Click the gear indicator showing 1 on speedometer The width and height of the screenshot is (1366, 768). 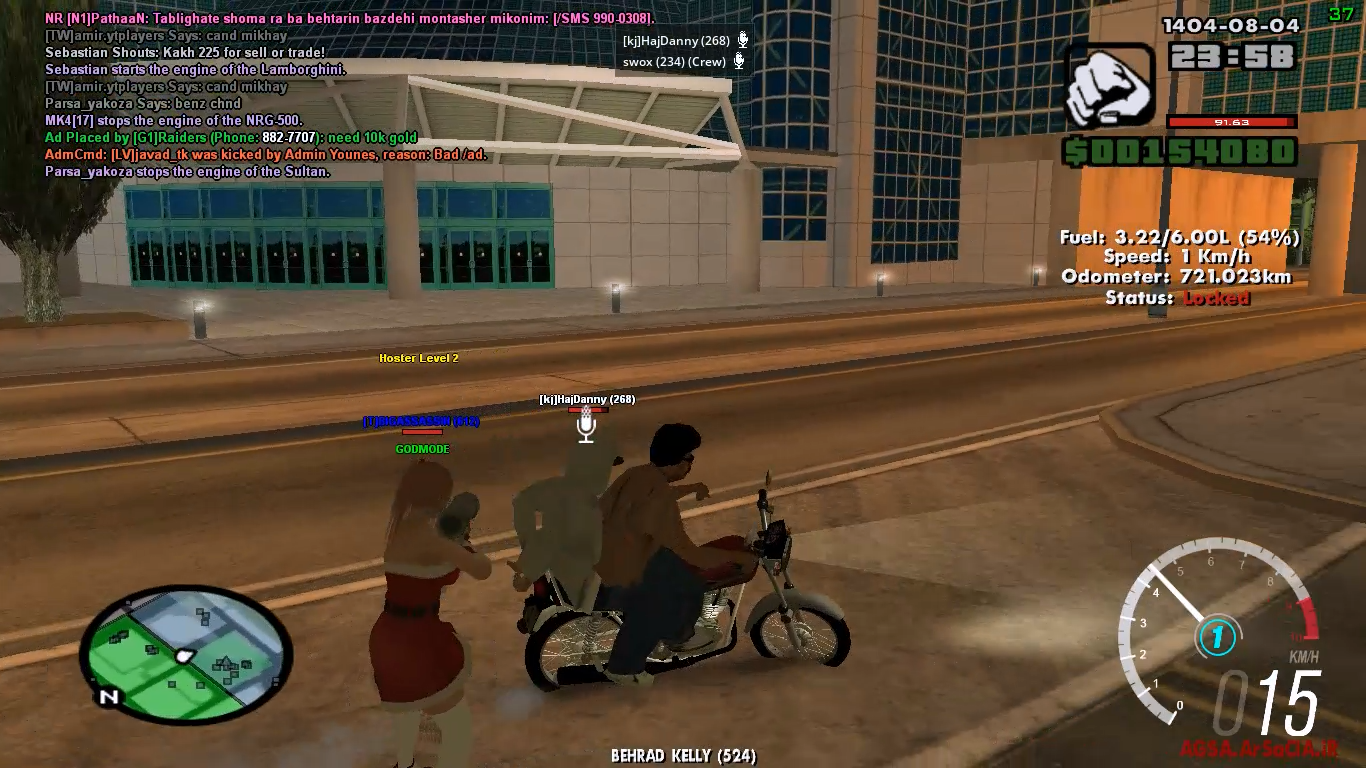(1216, 637)
